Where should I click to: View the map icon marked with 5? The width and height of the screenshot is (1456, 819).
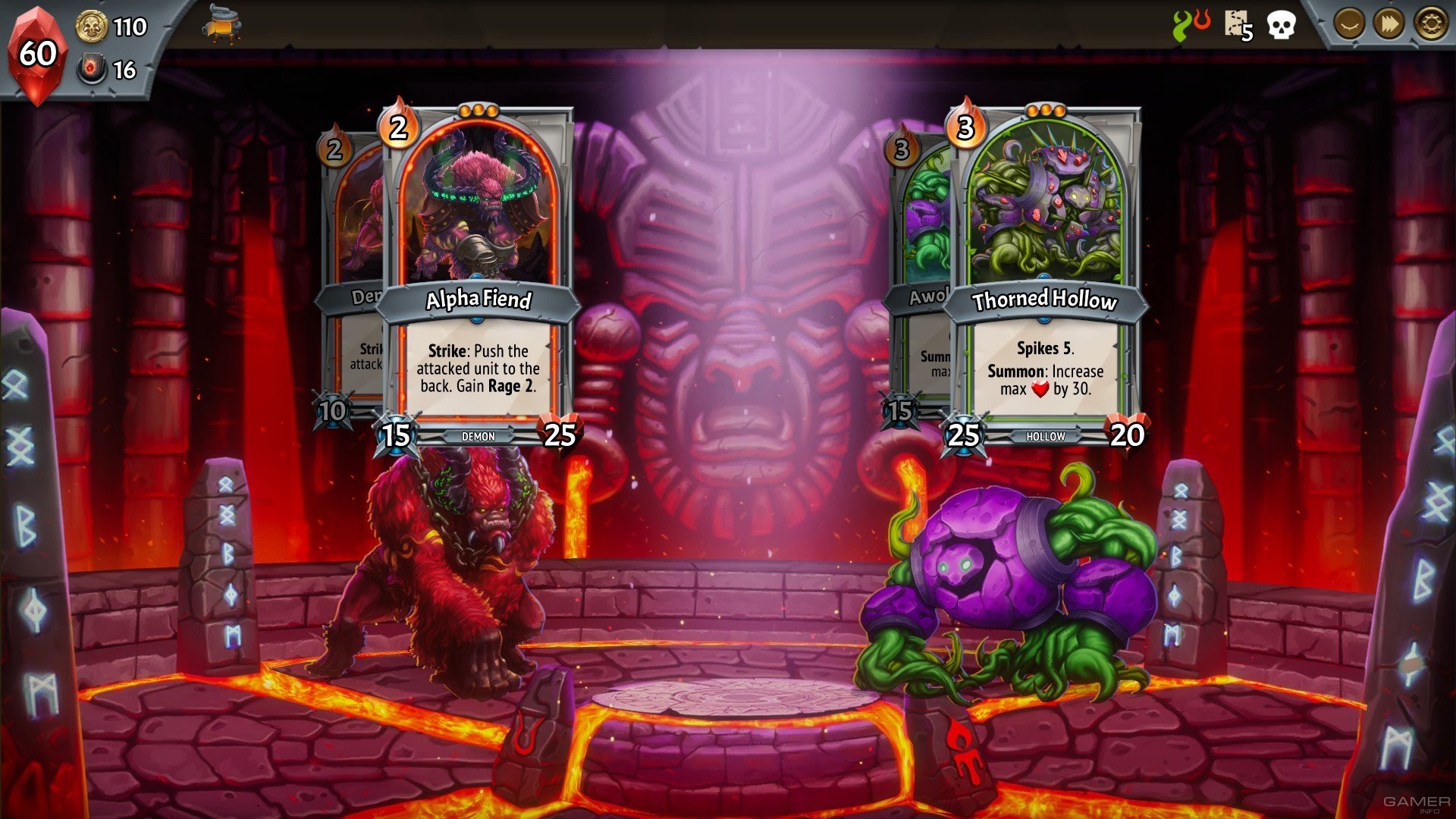1235,23
